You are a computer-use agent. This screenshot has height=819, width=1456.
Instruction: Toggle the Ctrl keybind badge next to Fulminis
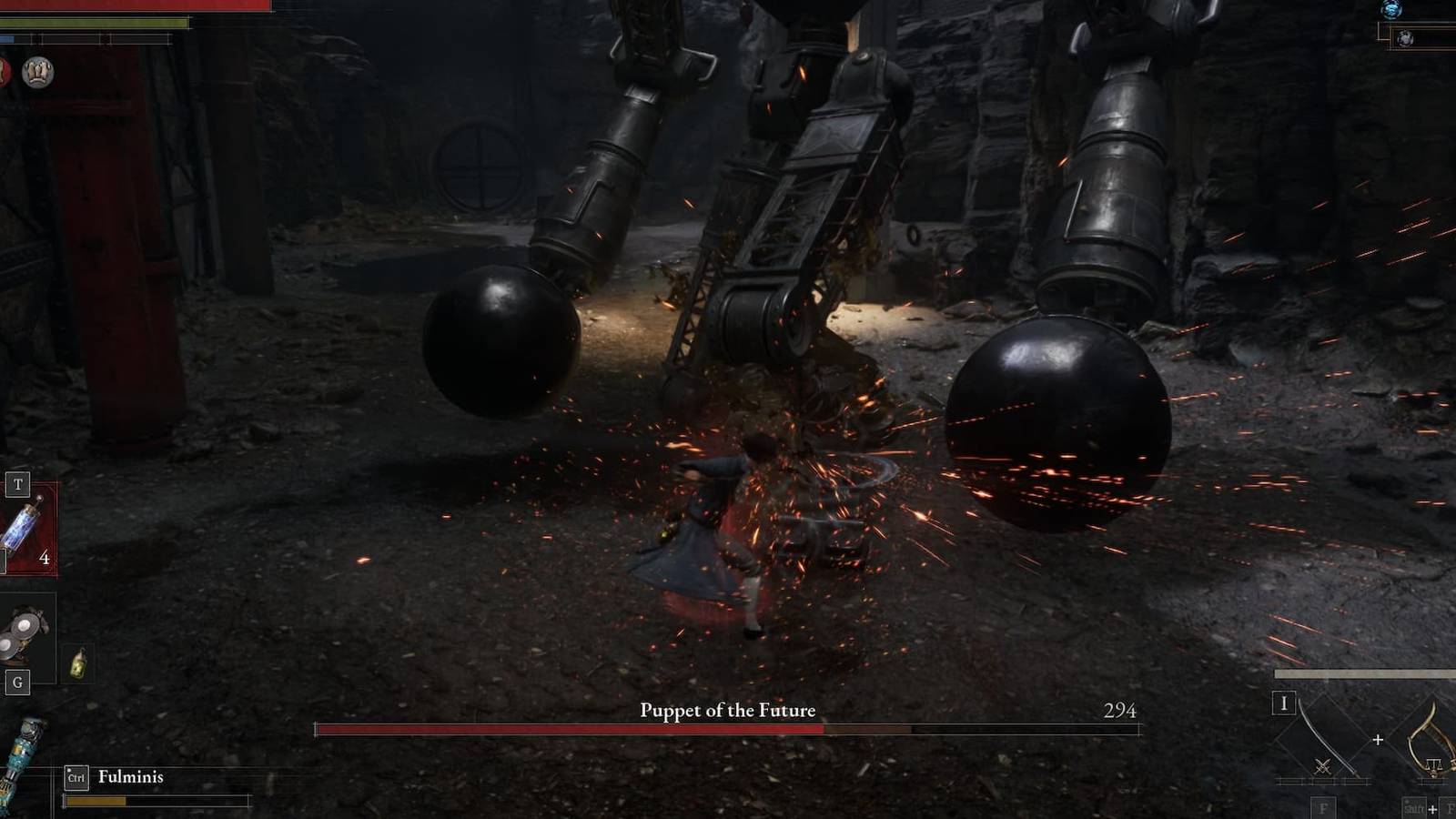76,776
